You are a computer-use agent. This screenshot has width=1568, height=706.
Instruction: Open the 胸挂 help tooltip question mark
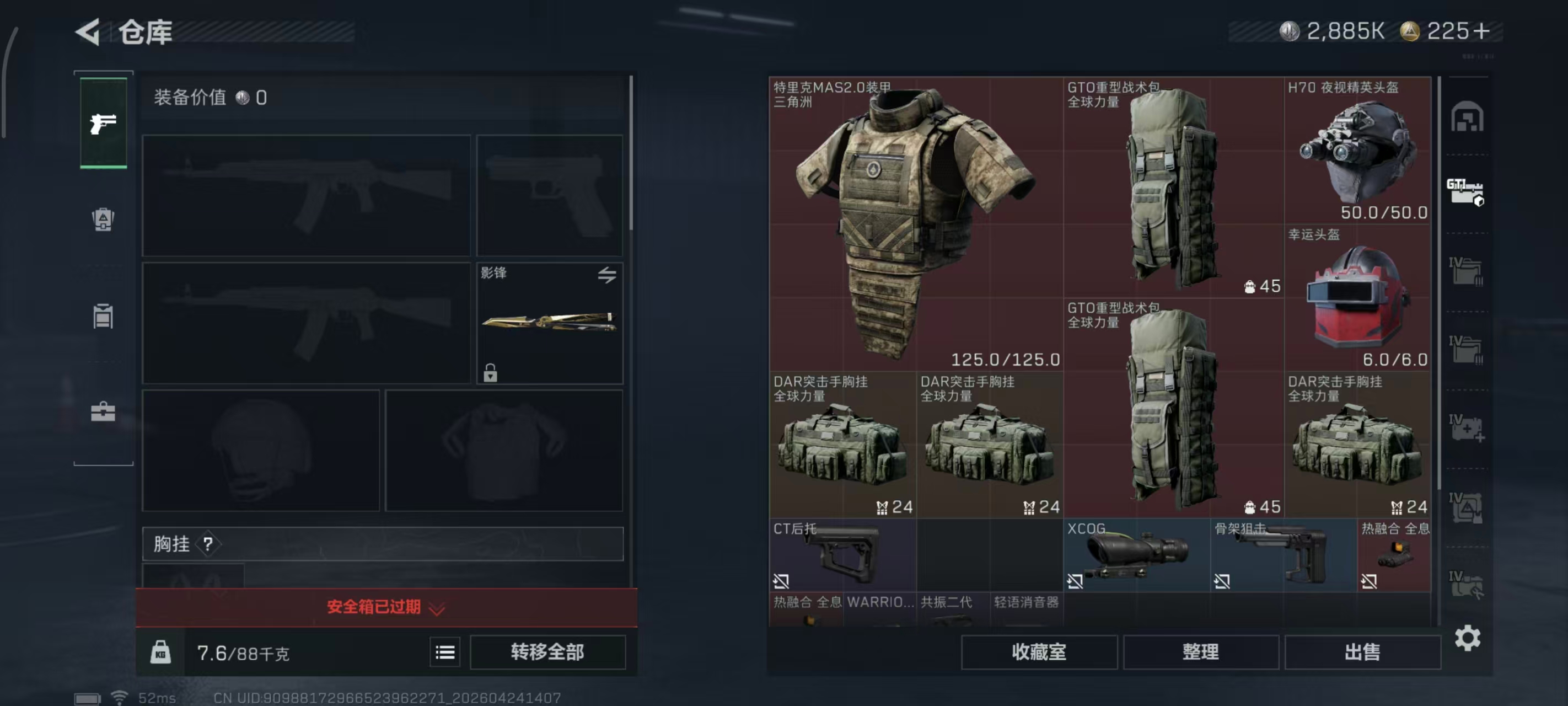(210, 543)
